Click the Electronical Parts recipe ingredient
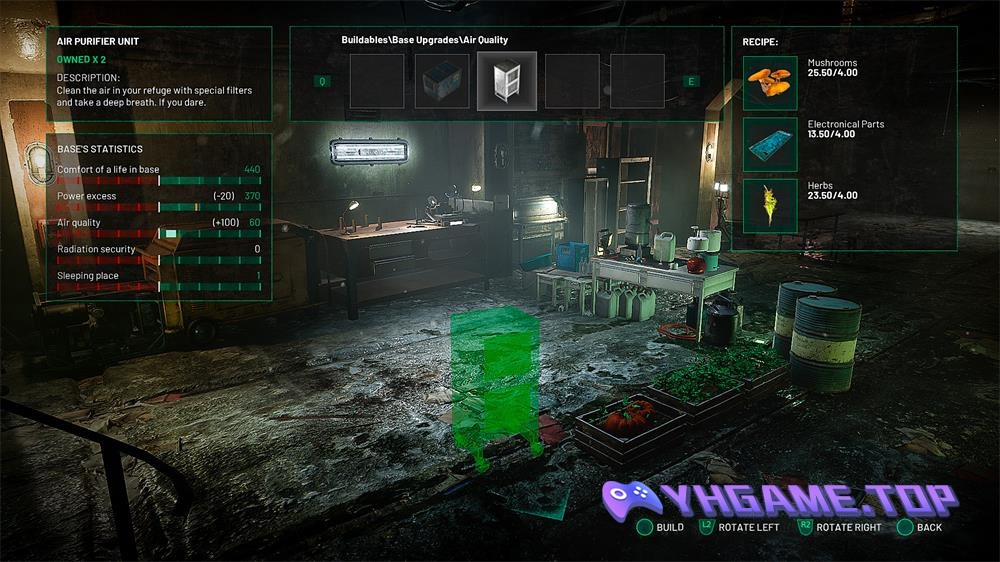 click(x=770, y=144)
